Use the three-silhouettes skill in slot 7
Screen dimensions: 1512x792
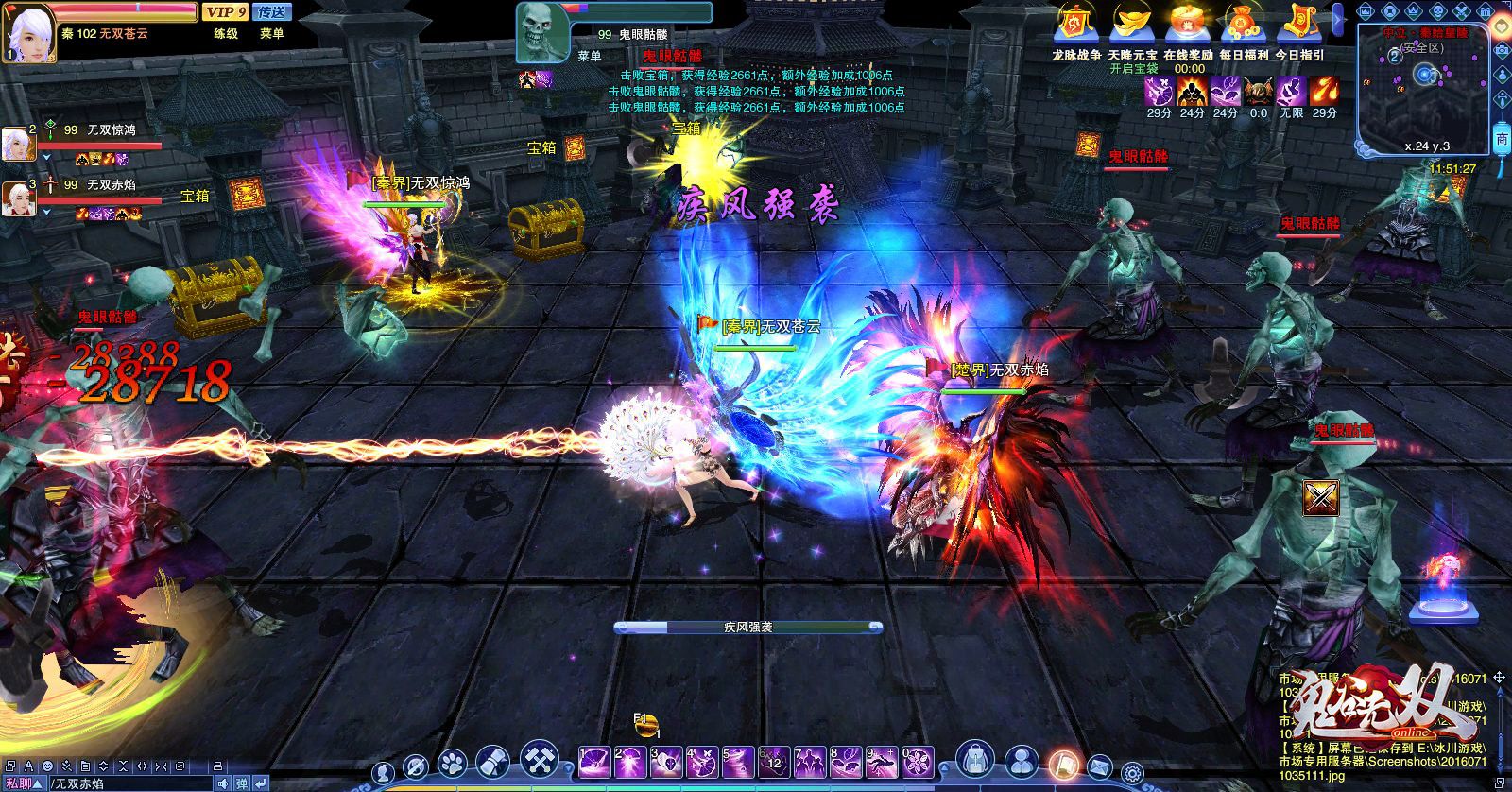811,762
